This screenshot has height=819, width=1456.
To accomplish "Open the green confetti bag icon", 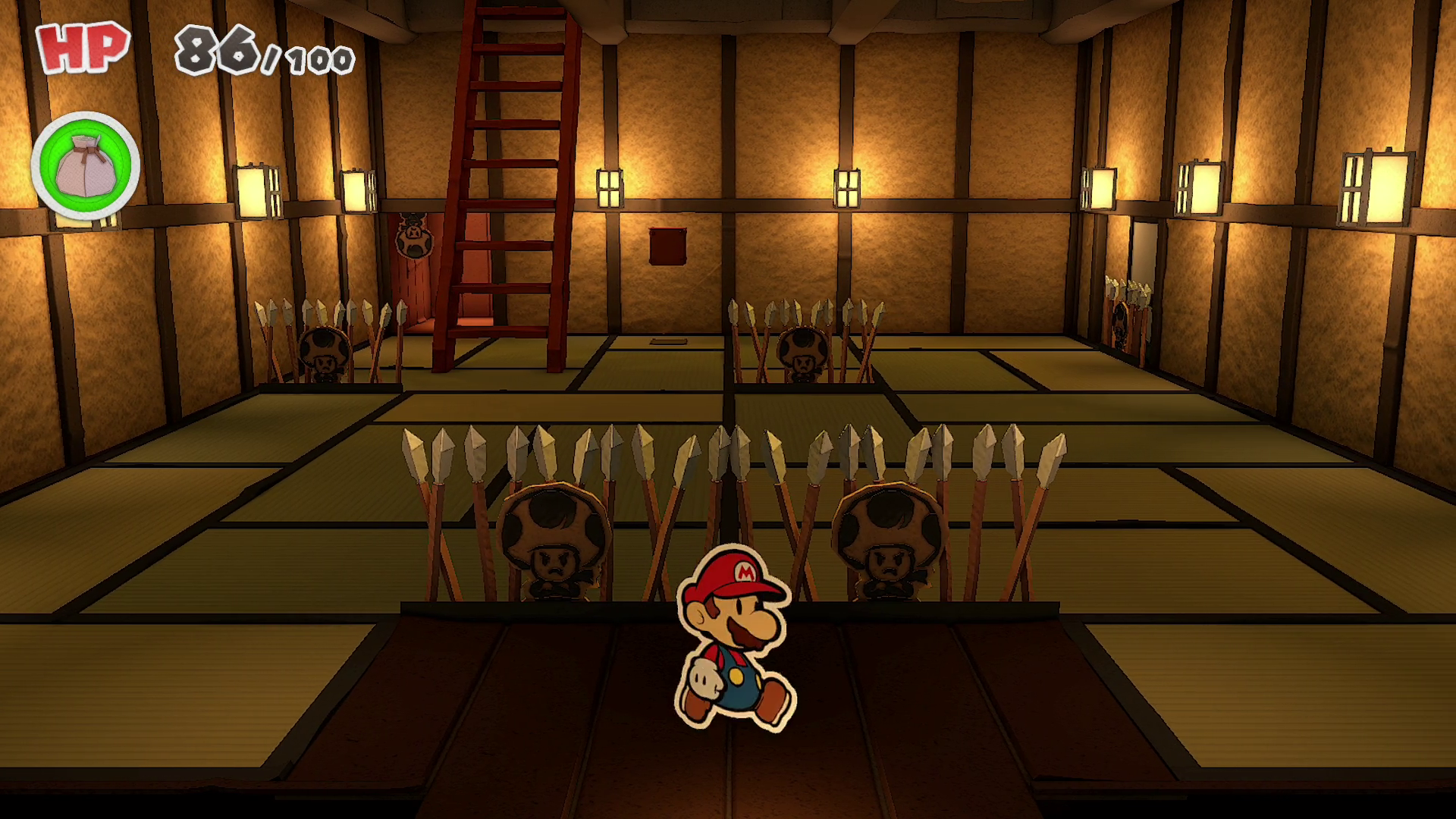I will point(85,166).
